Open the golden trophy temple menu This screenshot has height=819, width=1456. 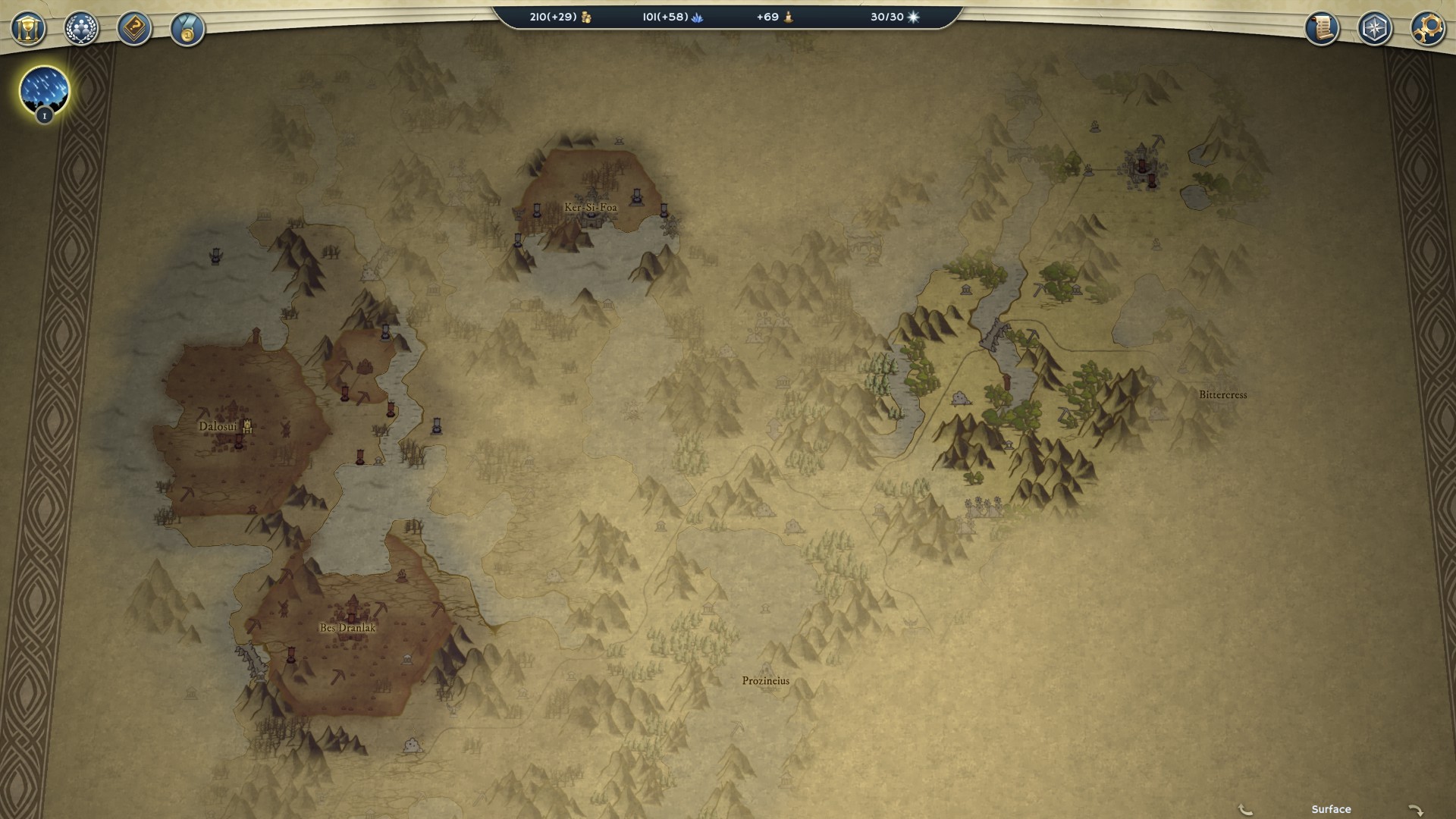point(28,29)
